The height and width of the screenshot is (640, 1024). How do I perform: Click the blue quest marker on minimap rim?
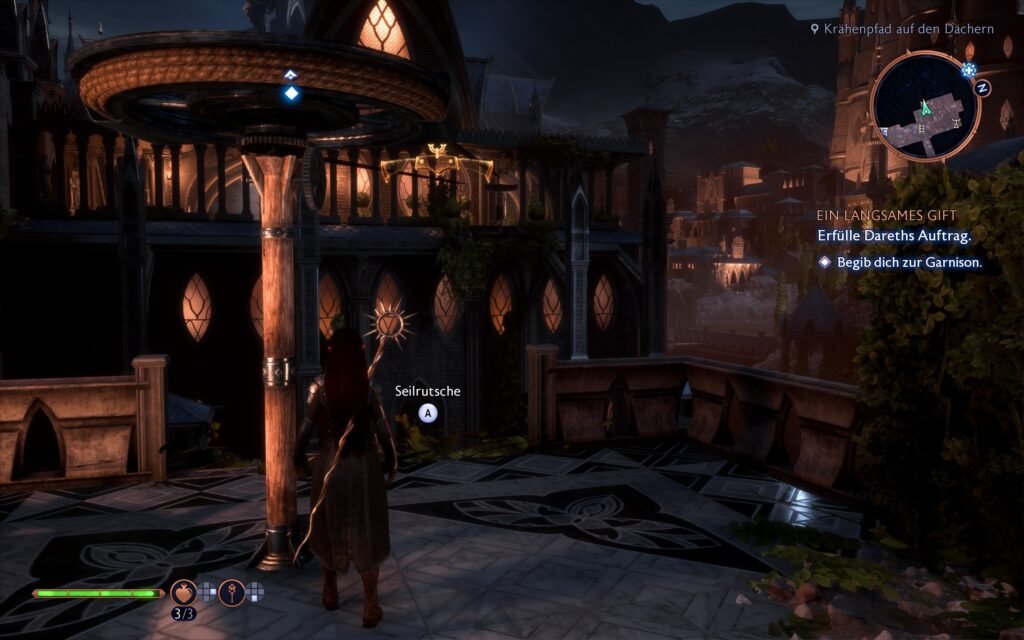click(967, 69)
